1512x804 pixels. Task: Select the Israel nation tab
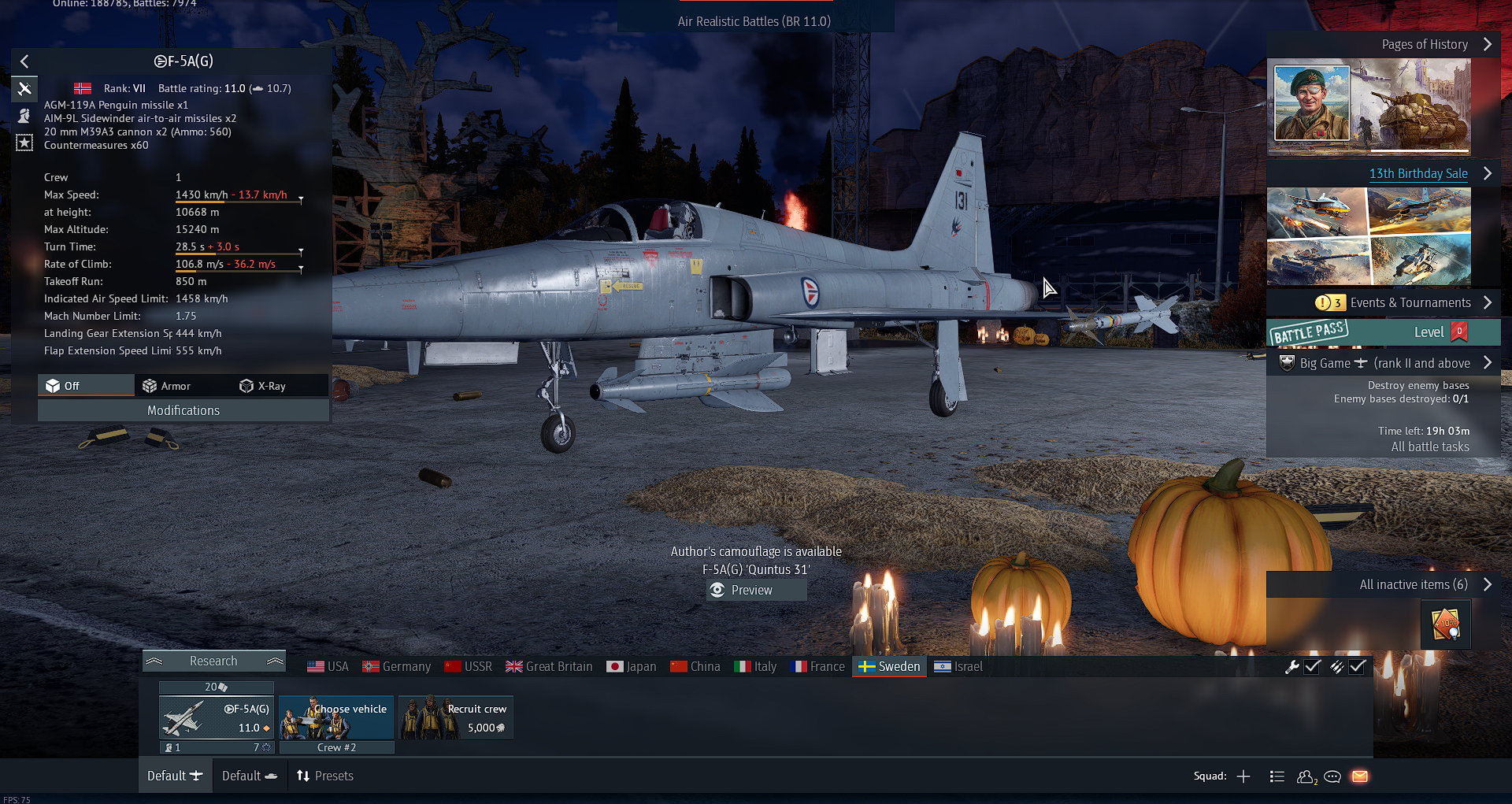tap(958, 666)
